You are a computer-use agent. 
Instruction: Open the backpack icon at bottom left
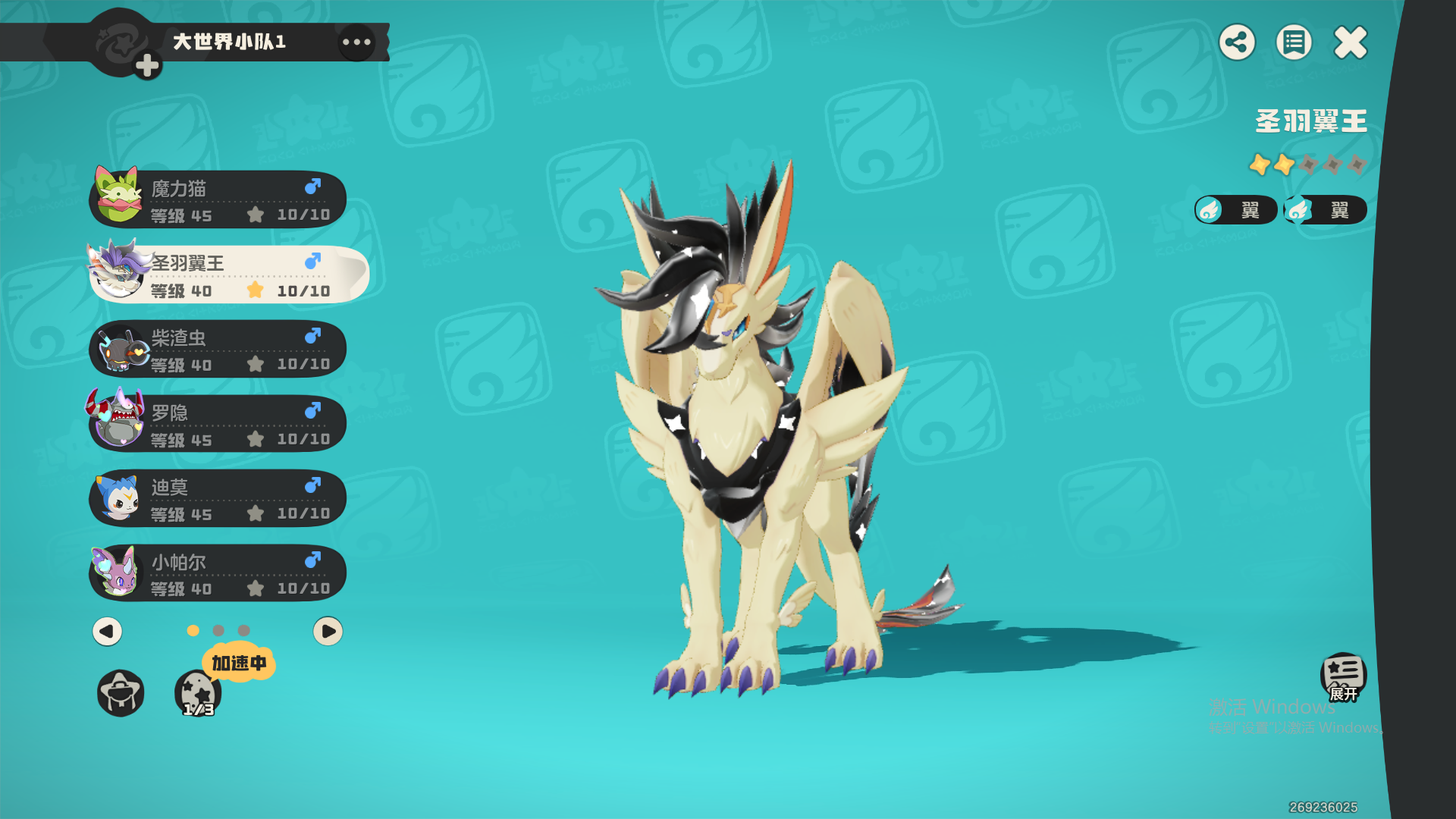(x=121, y=692)
